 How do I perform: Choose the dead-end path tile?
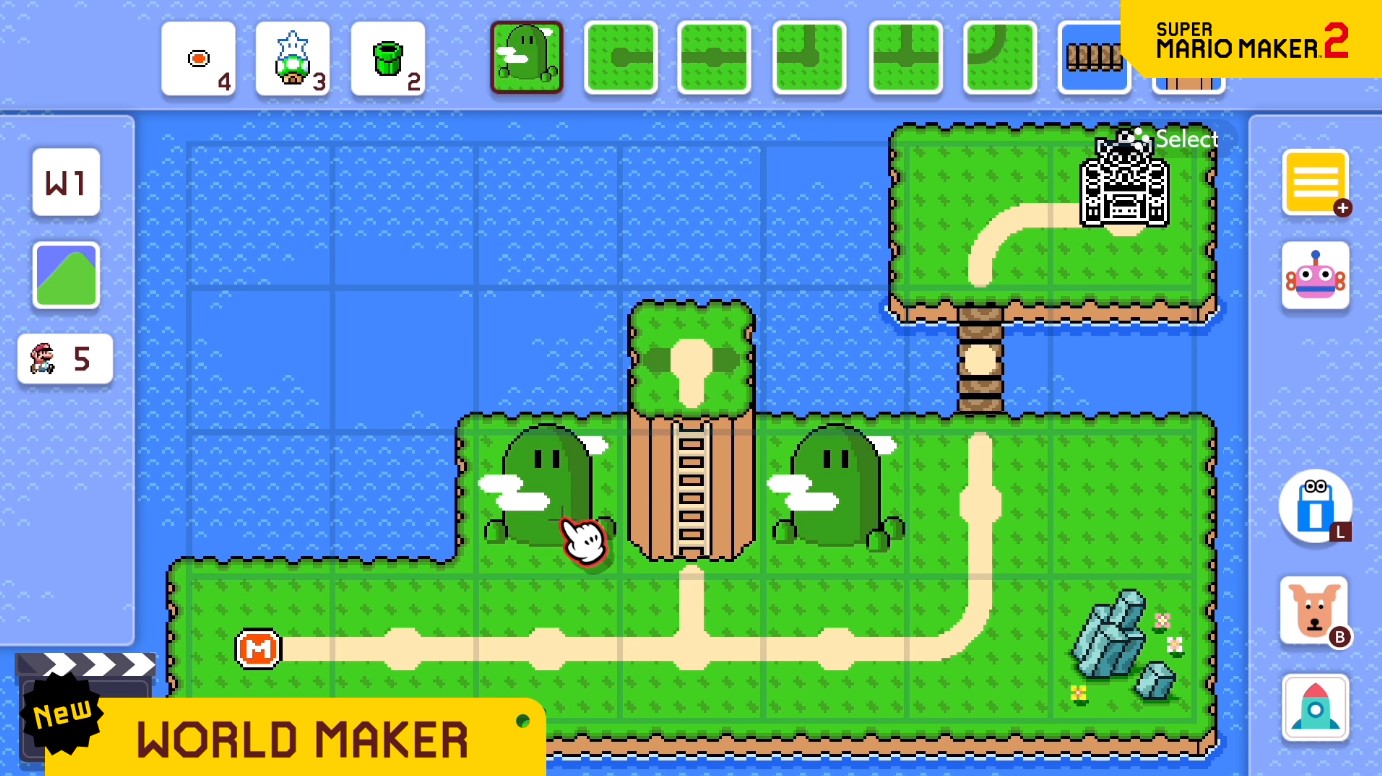pos(620,58)
